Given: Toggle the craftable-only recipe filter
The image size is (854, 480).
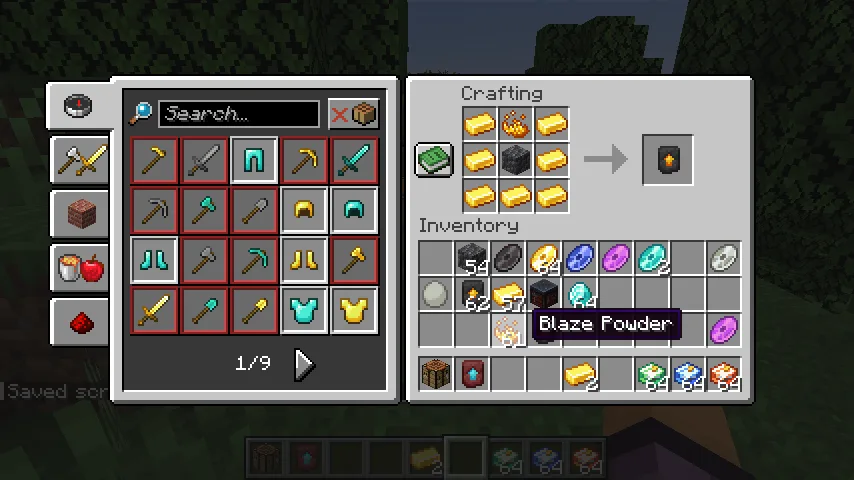Looking at the screenshot, I should coord(354,114).
